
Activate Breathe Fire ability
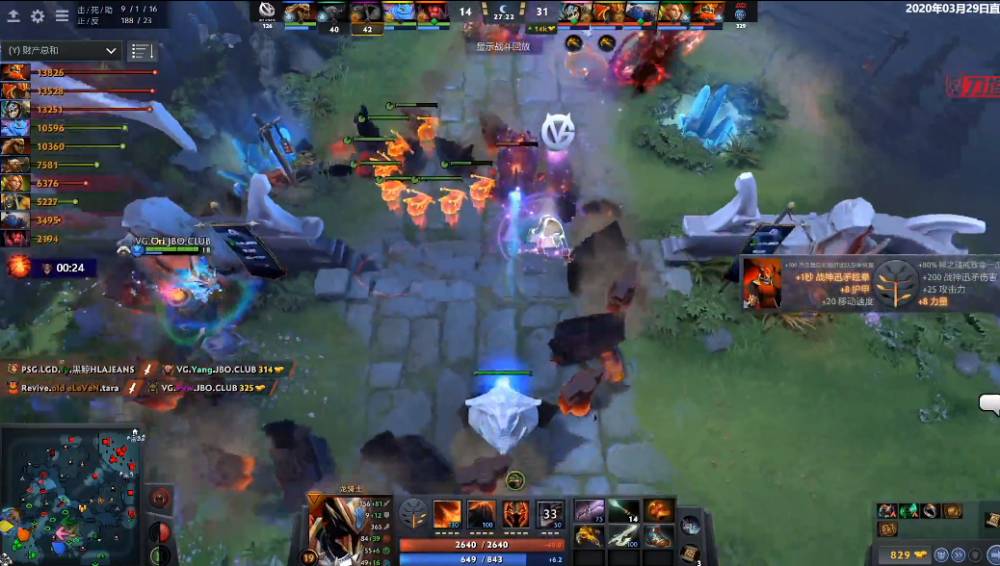(447, 513)
